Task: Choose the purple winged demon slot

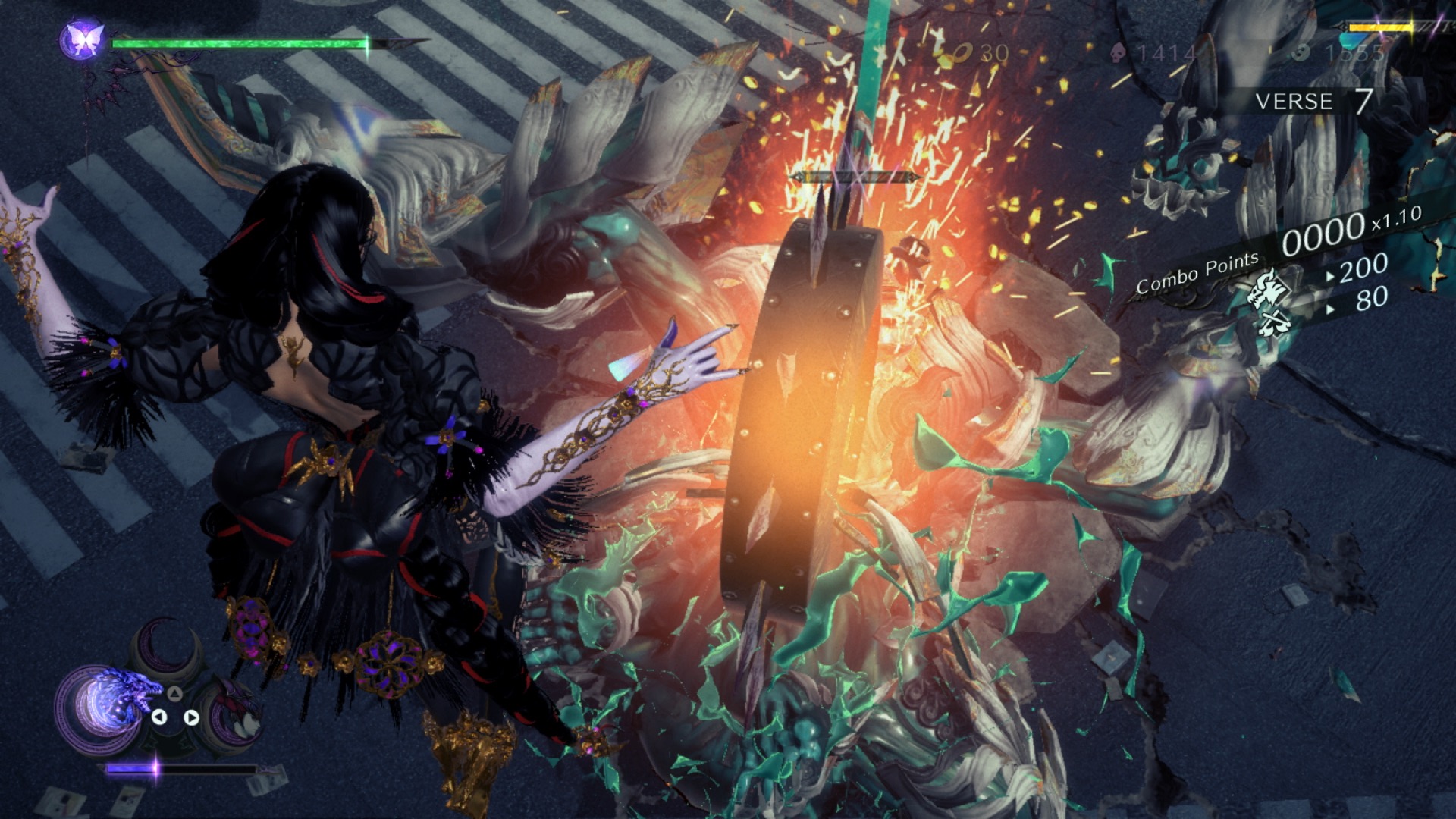Action: coord(236,713)
